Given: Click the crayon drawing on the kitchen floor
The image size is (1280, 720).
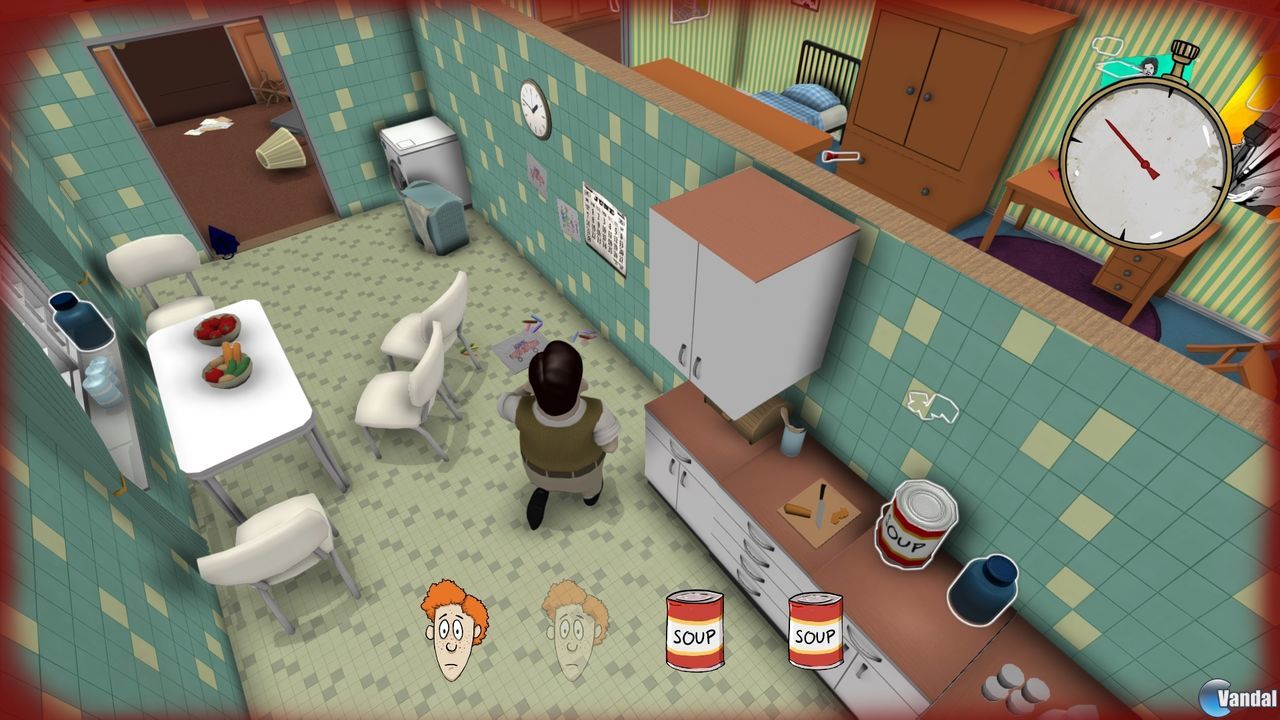Looking at the screenshot, I should (523, 345).
